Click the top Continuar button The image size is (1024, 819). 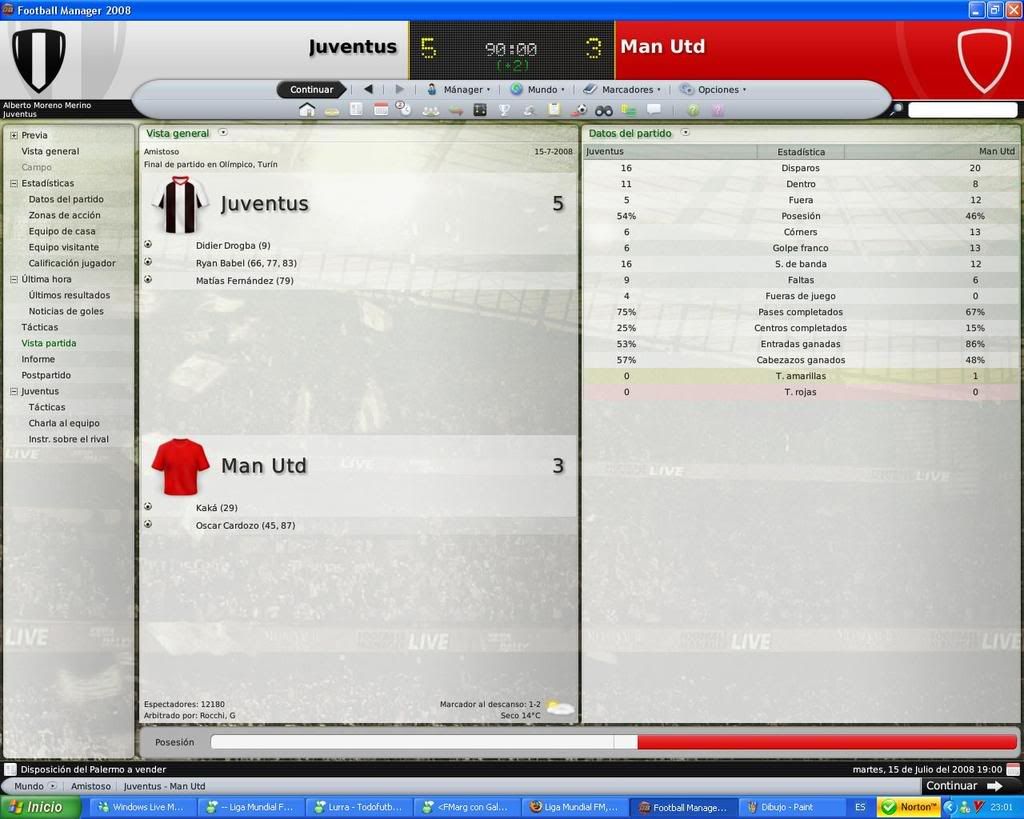(311, 90)
